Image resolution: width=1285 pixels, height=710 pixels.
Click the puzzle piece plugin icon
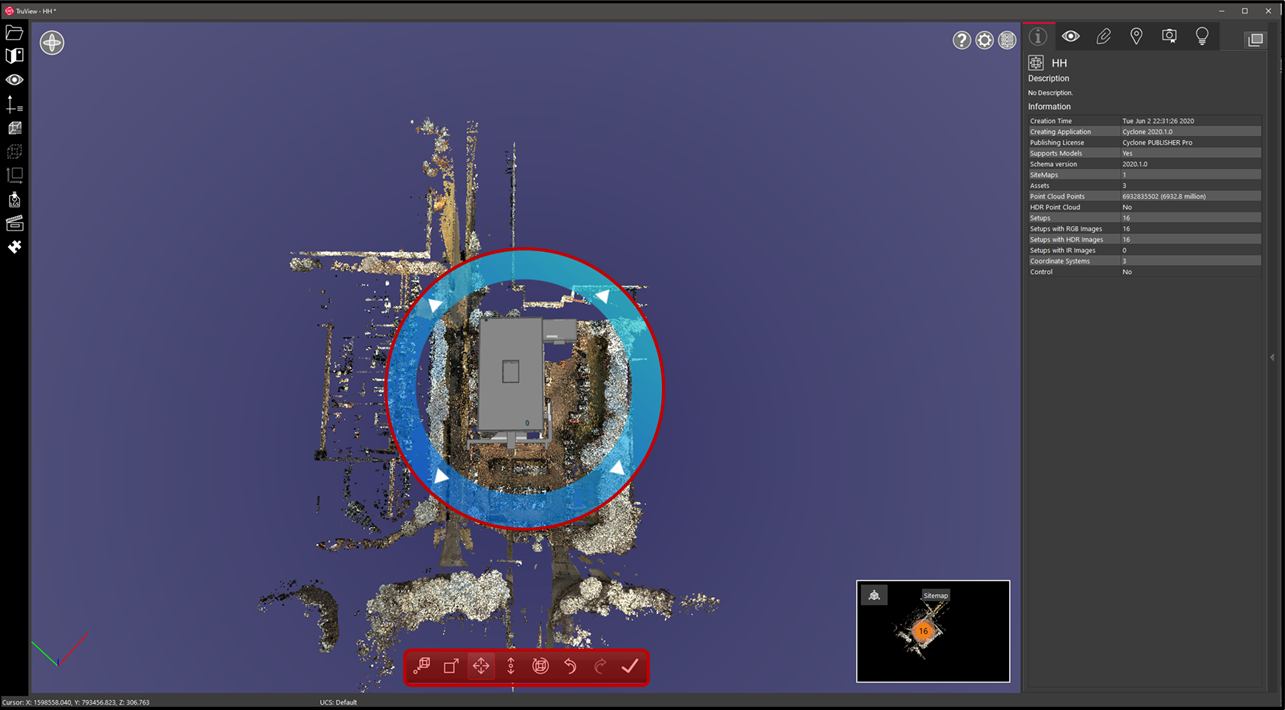coord(14,247)
